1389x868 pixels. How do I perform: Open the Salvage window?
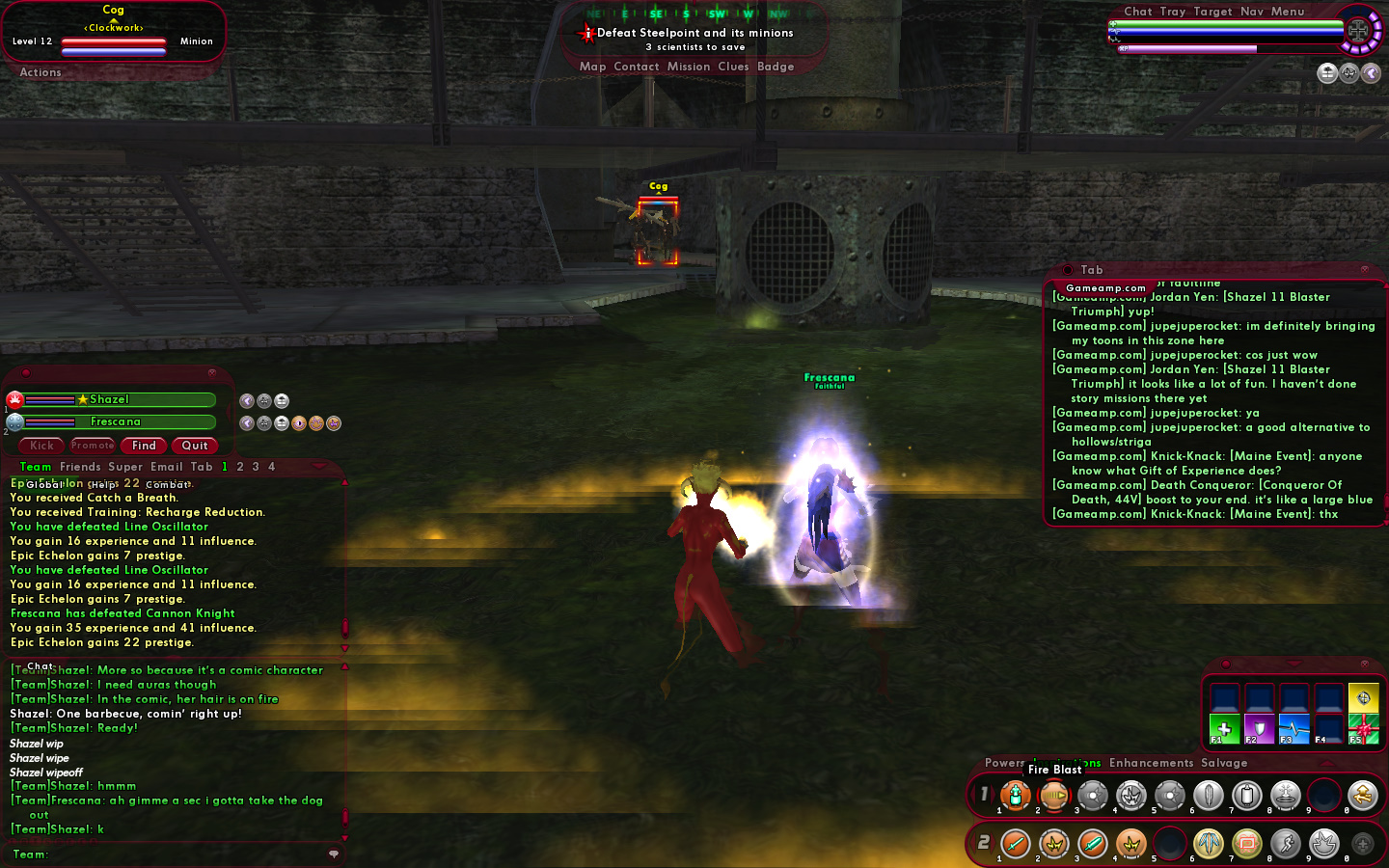1224,763
